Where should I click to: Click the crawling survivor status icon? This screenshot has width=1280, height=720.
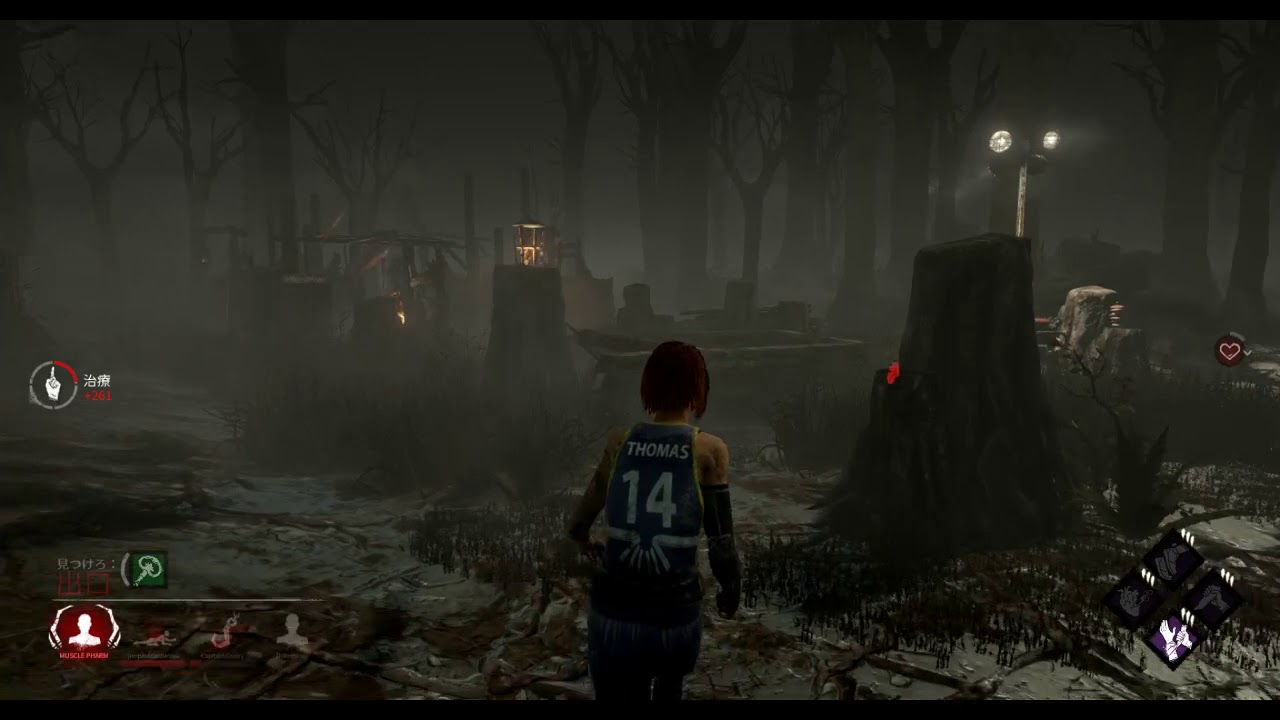[x=155, y=635]
